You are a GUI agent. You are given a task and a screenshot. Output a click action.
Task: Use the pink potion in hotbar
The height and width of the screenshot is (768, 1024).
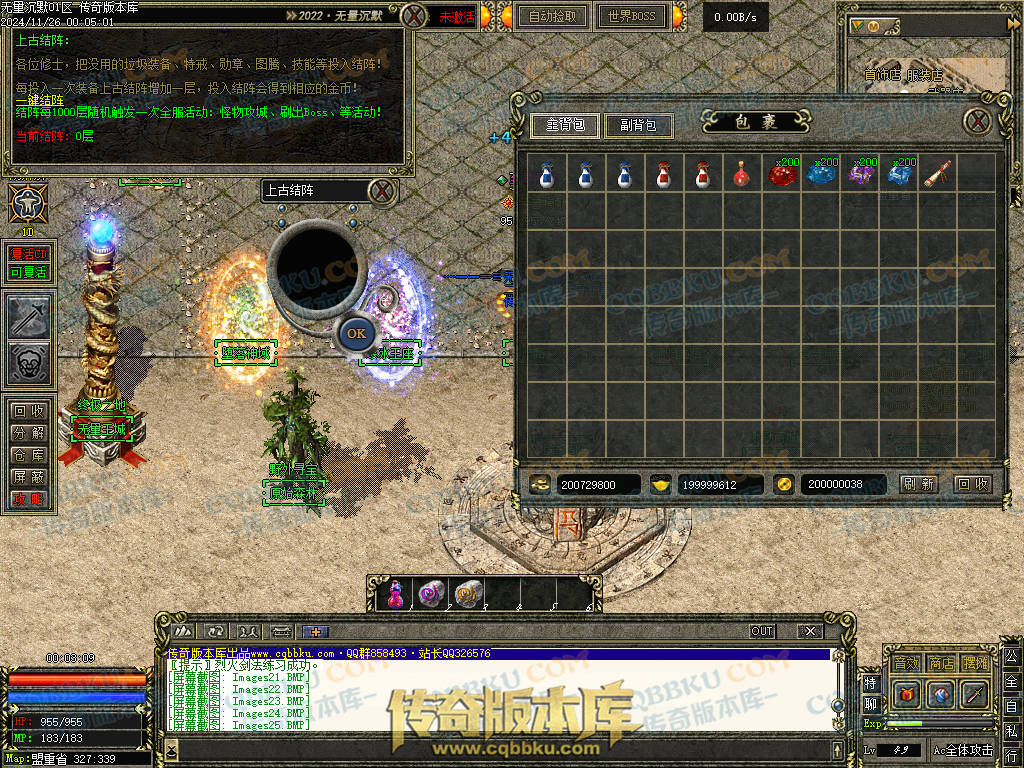(x=395, y=595)
